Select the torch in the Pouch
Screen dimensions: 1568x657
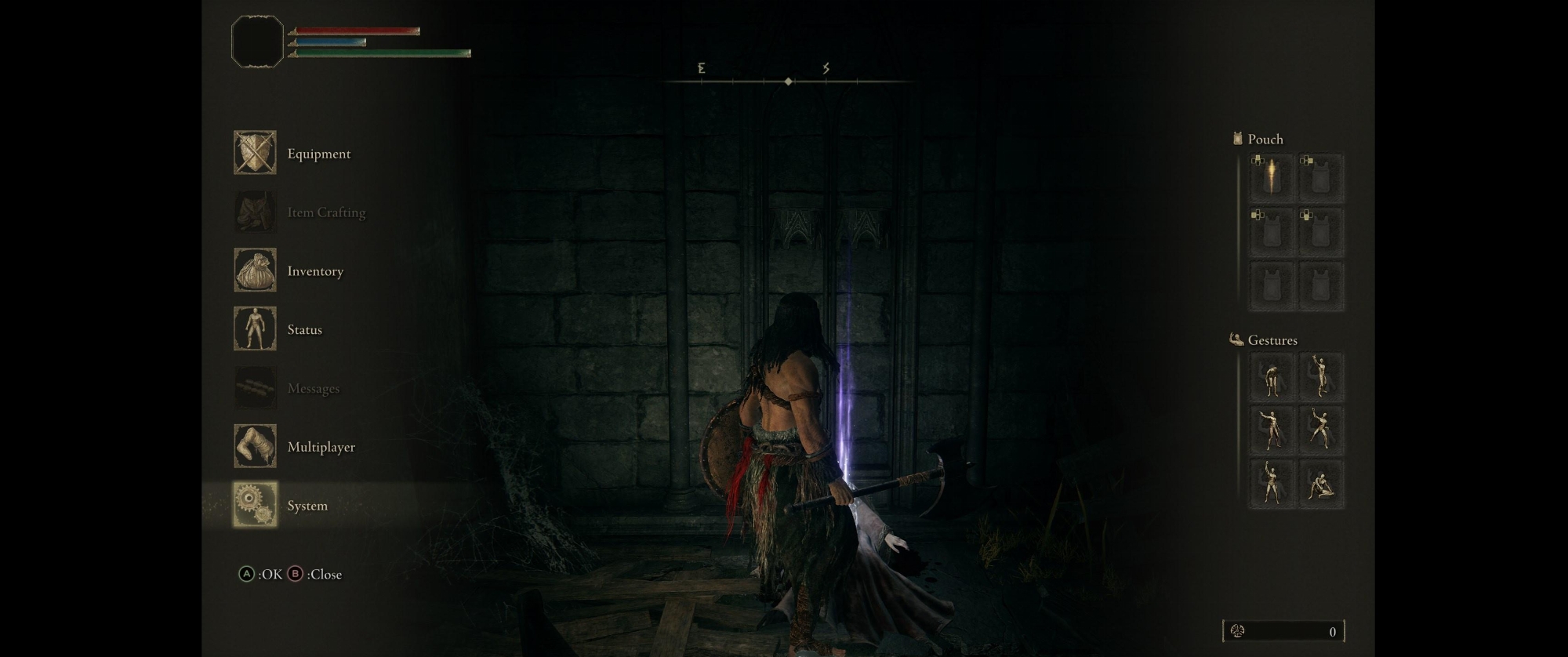1271,177
